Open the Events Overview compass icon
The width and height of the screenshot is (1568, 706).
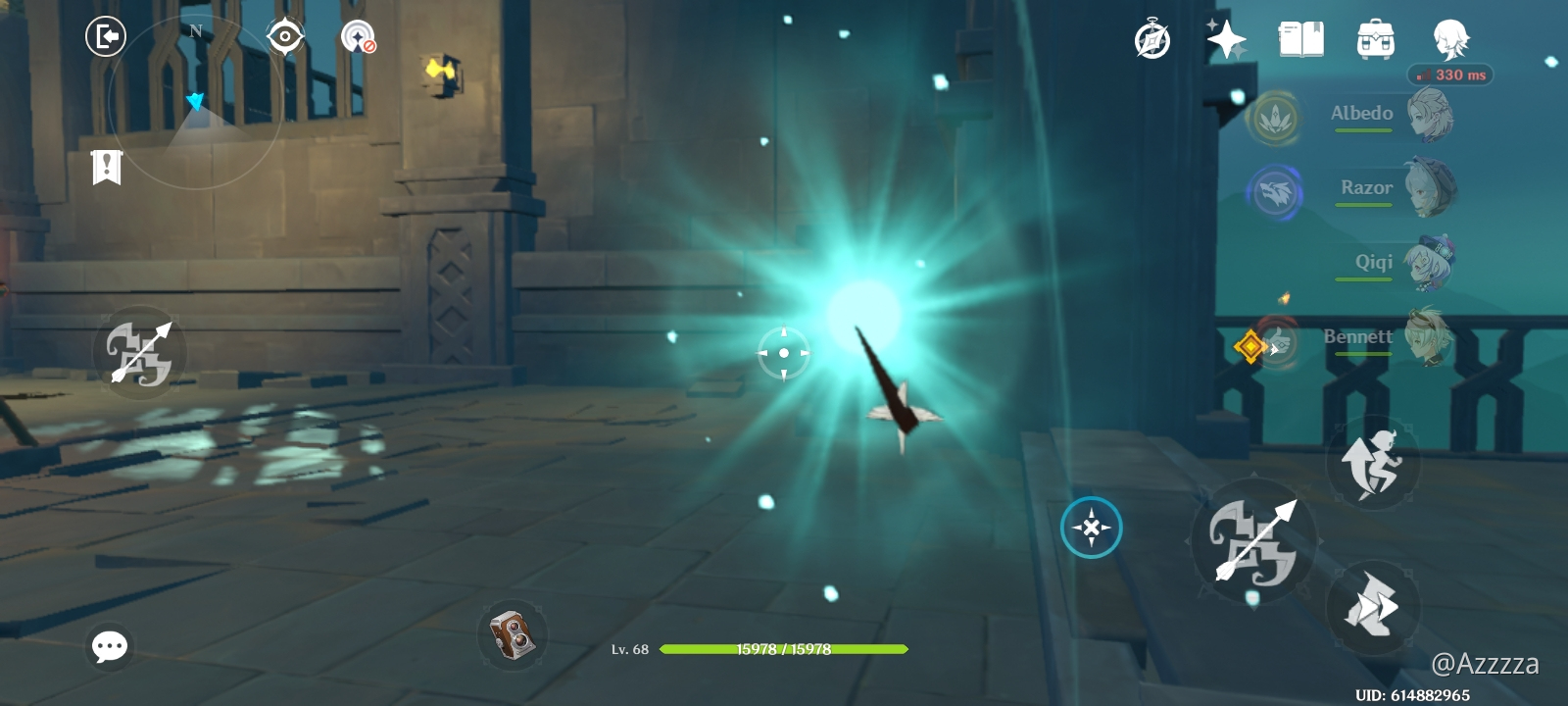click(x=1152, y=40)
